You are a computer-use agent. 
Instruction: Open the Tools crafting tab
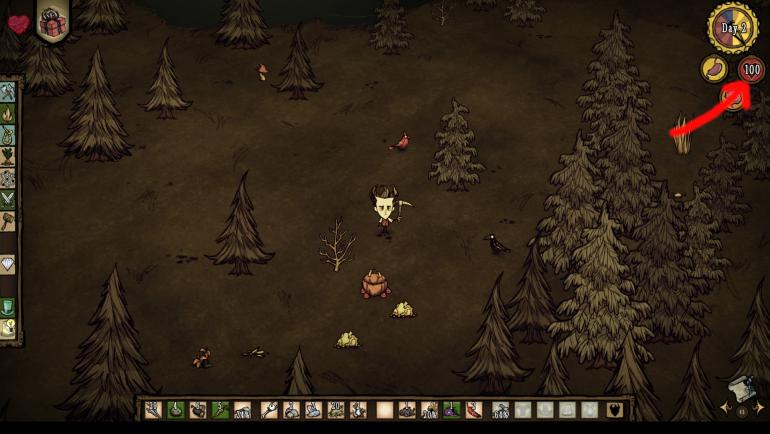8,93
